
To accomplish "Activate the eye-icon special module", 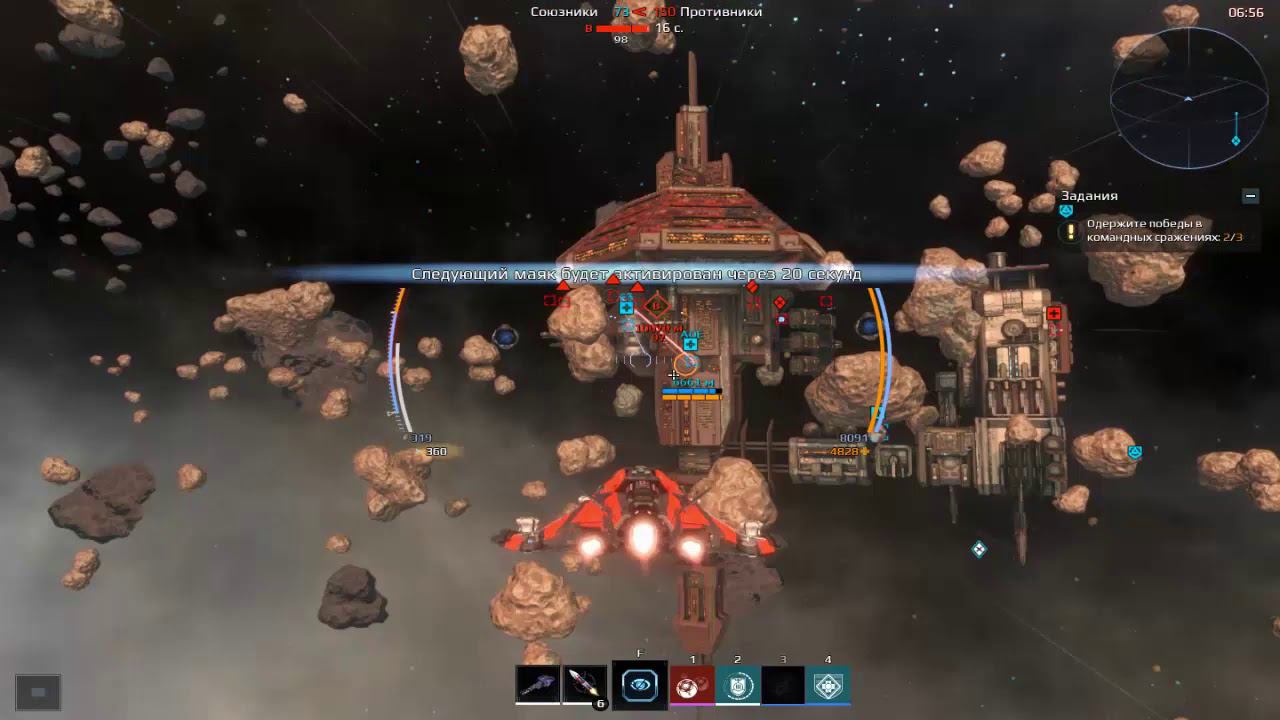I will pyautogui.click(x=640, y=685).
